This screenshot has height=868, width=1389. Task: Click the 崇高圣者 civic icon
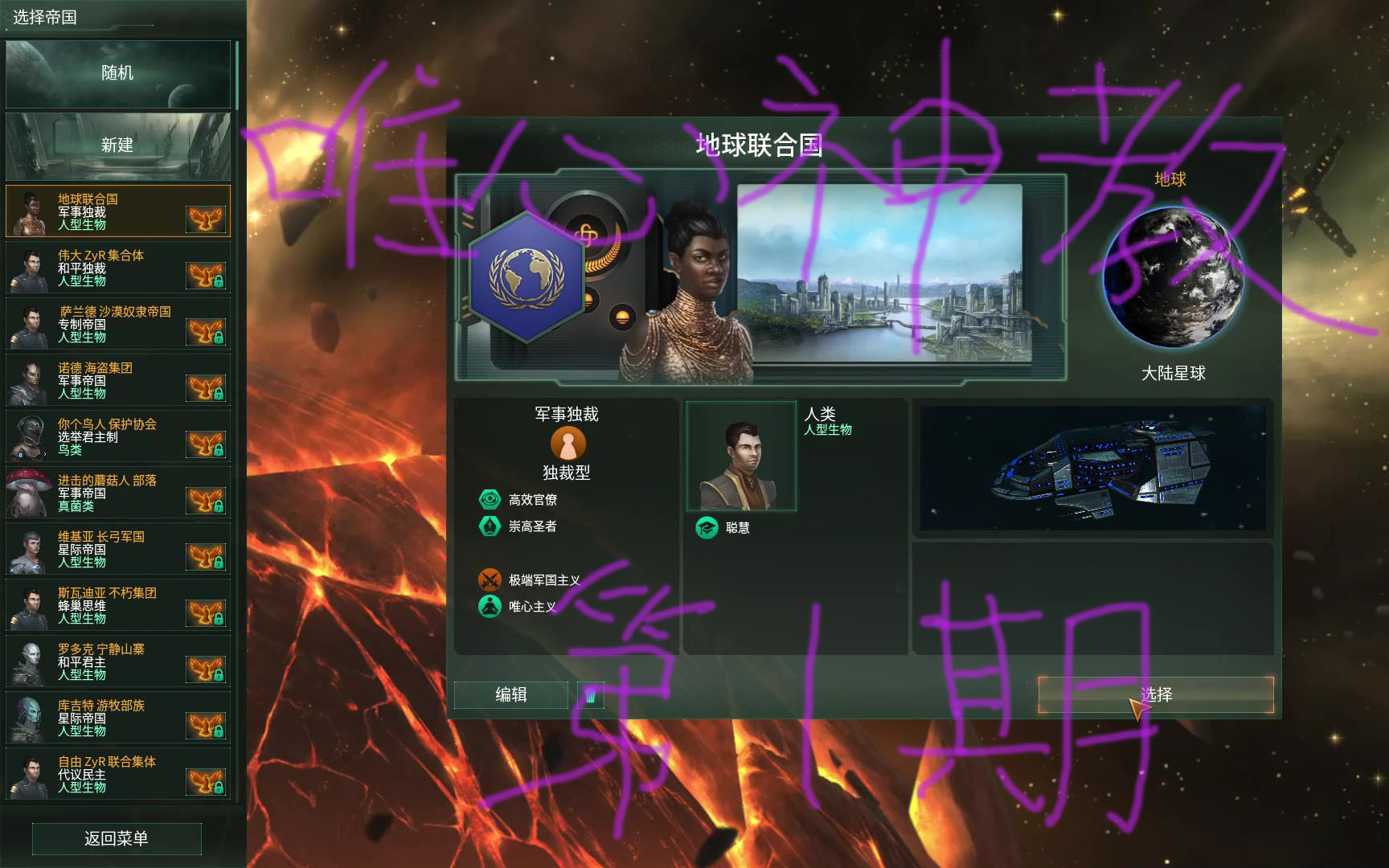[x=491, y=526]
